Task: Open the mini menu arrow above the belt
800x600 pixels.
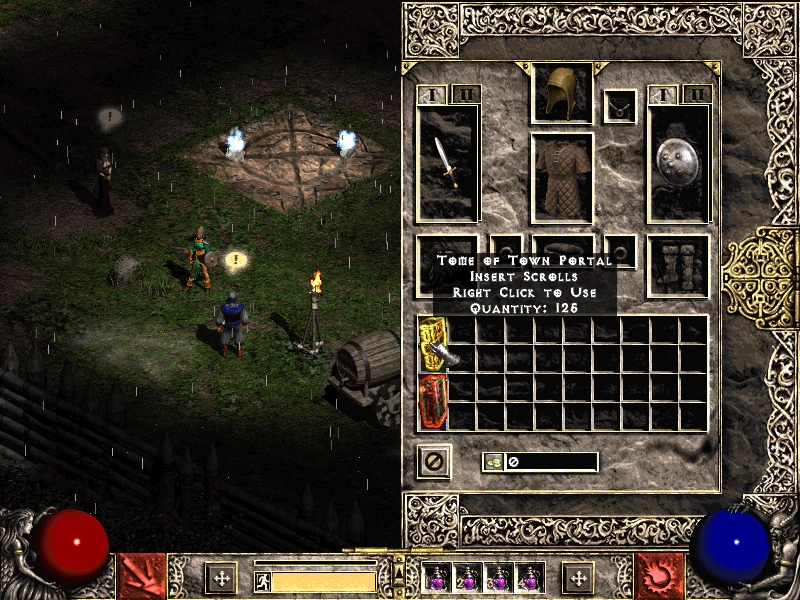Action: (398, 563)
